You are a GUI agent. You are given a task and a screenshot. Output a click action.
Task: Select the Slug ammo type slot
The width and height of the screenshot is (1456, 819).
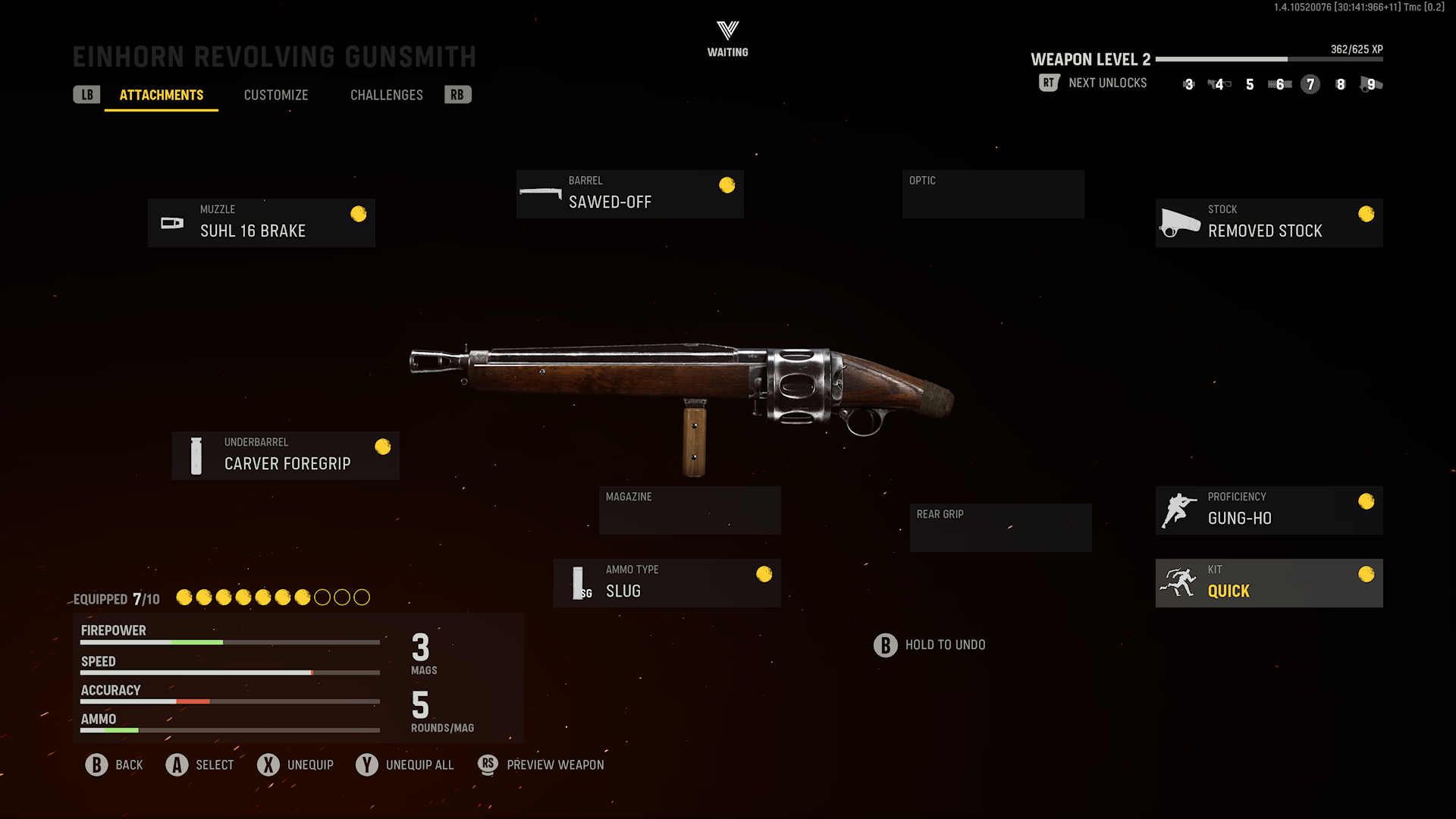667,583
